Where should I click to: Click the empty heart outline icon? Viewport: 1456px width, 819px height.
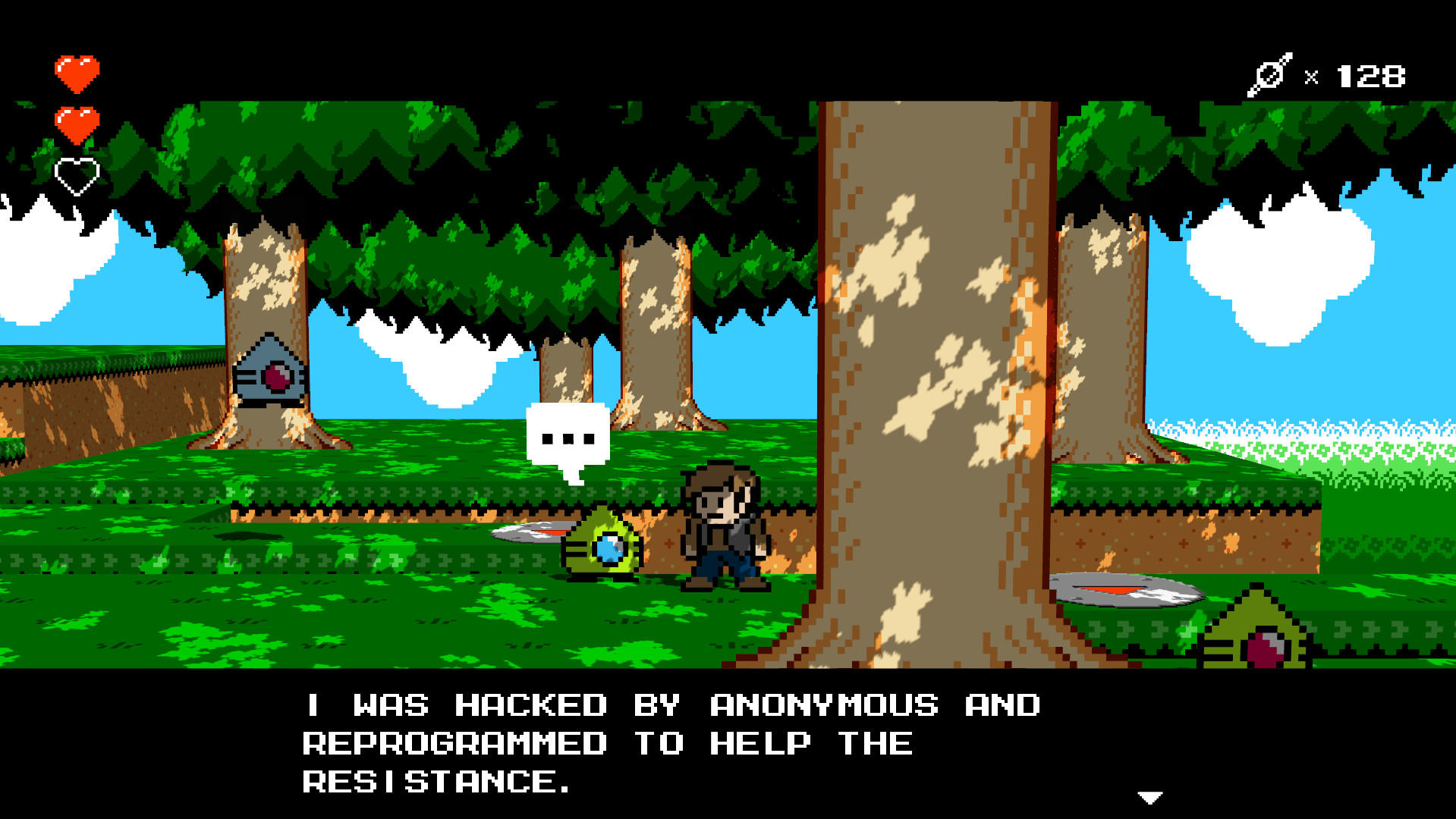point(77,174)
